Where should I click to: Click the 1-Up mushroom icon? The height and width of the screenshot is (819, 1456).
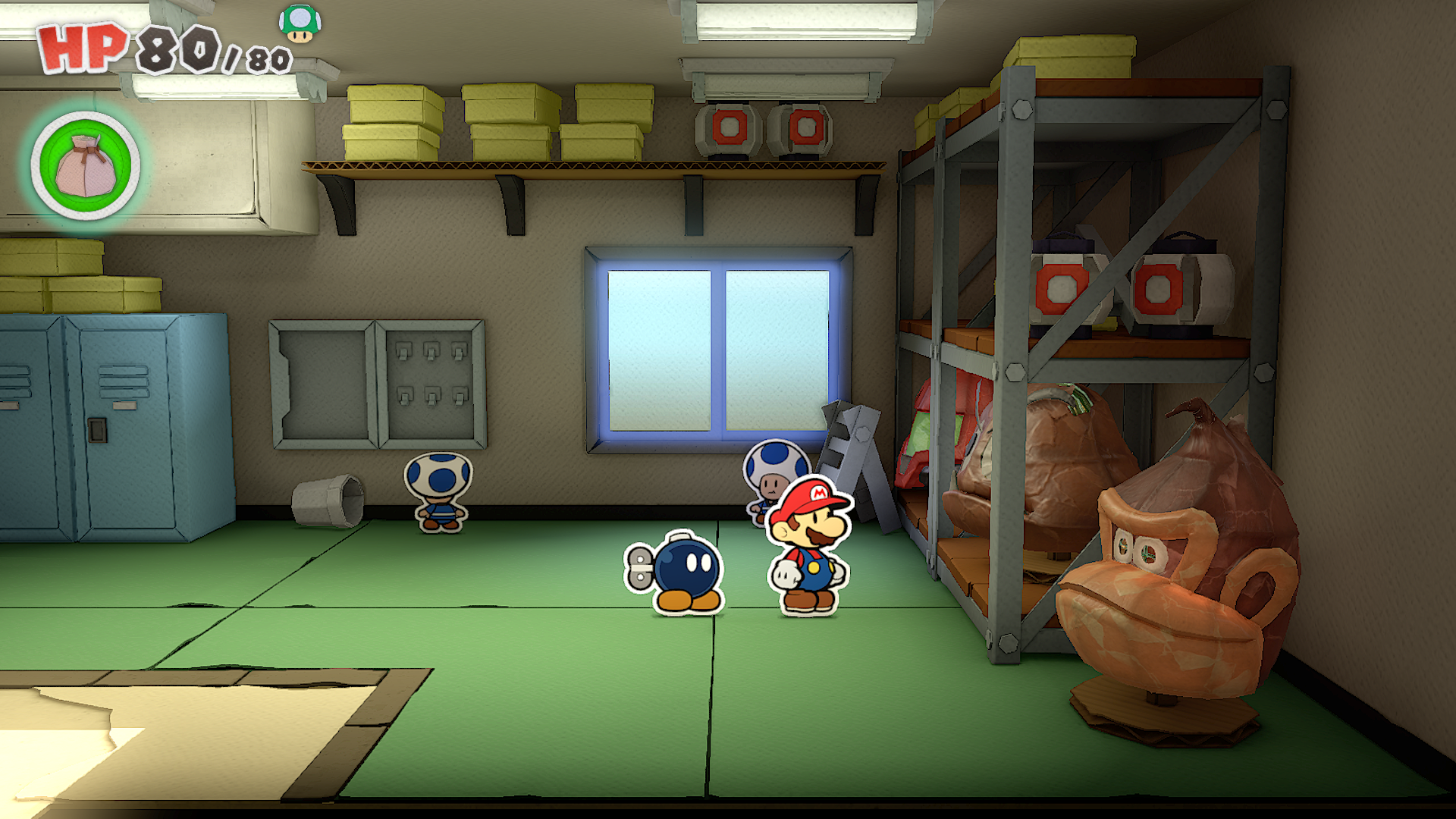[x=300, y=24]
